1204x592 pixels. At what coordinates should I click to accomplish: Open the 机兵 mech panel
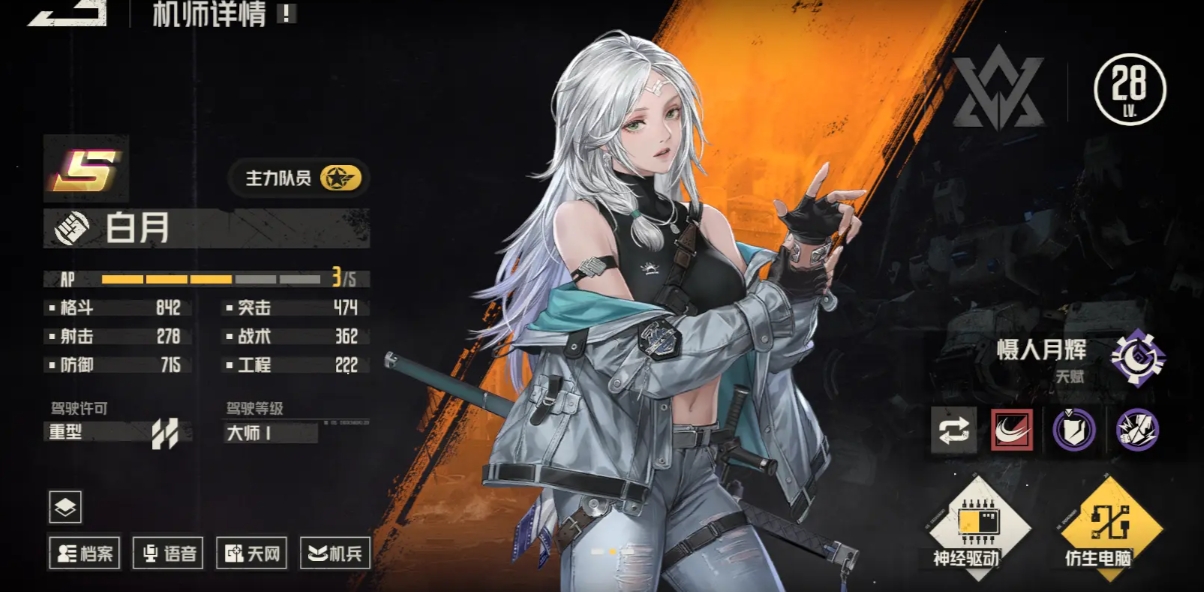[x=335, y=552]
